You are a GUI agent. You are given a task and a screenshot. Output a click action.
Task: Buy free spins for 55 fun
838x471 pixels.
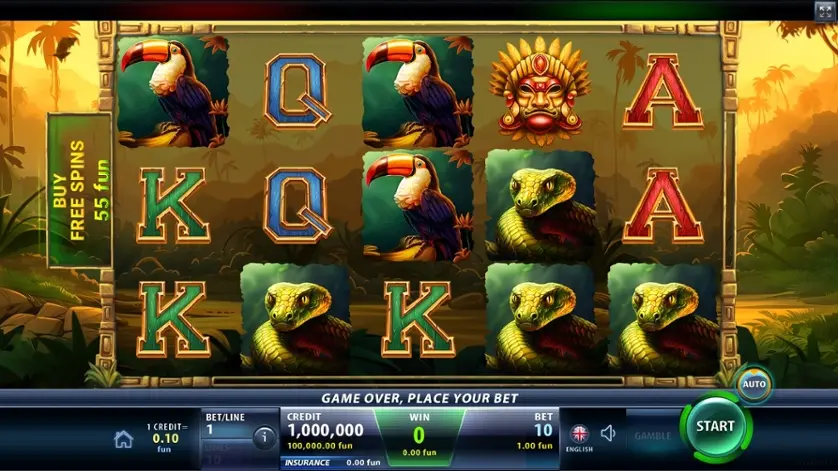click(80, 189)
